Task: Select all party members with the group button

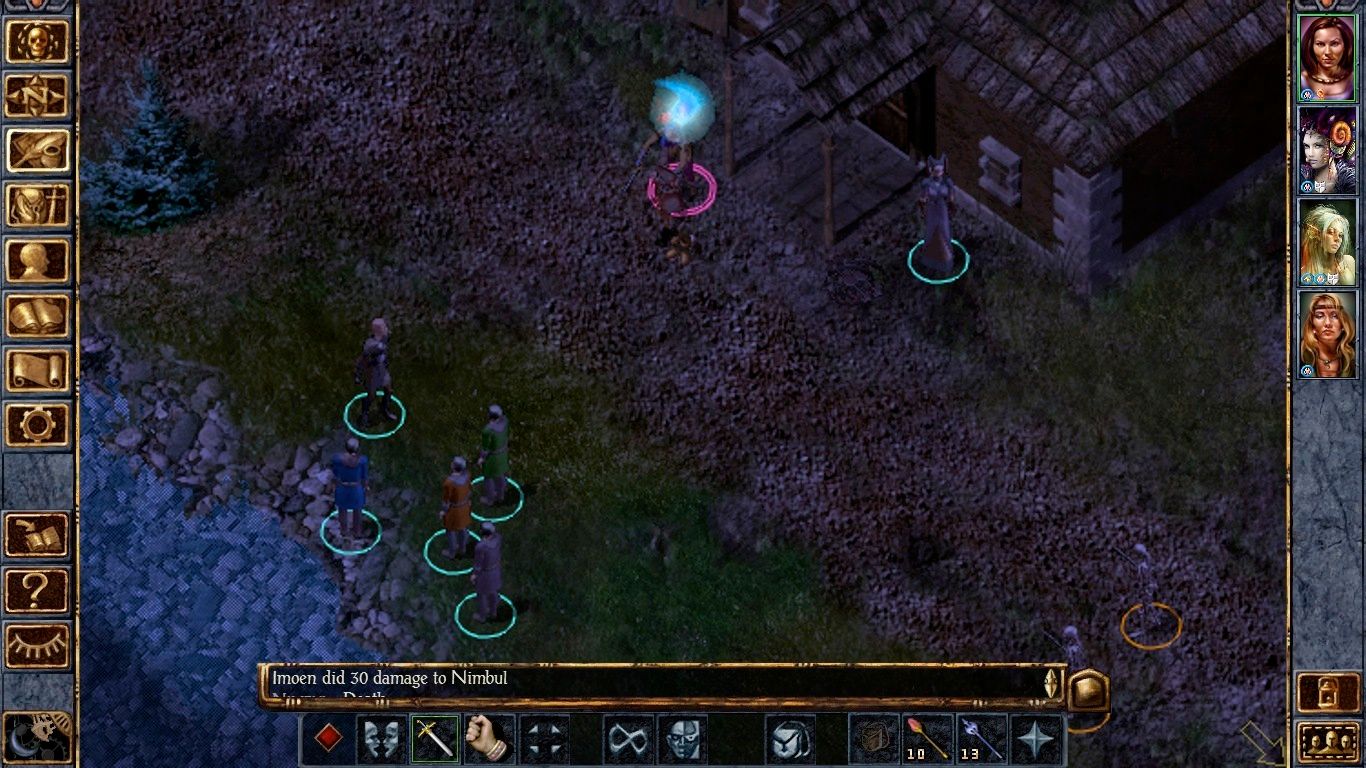Action: click(1328, 742)
